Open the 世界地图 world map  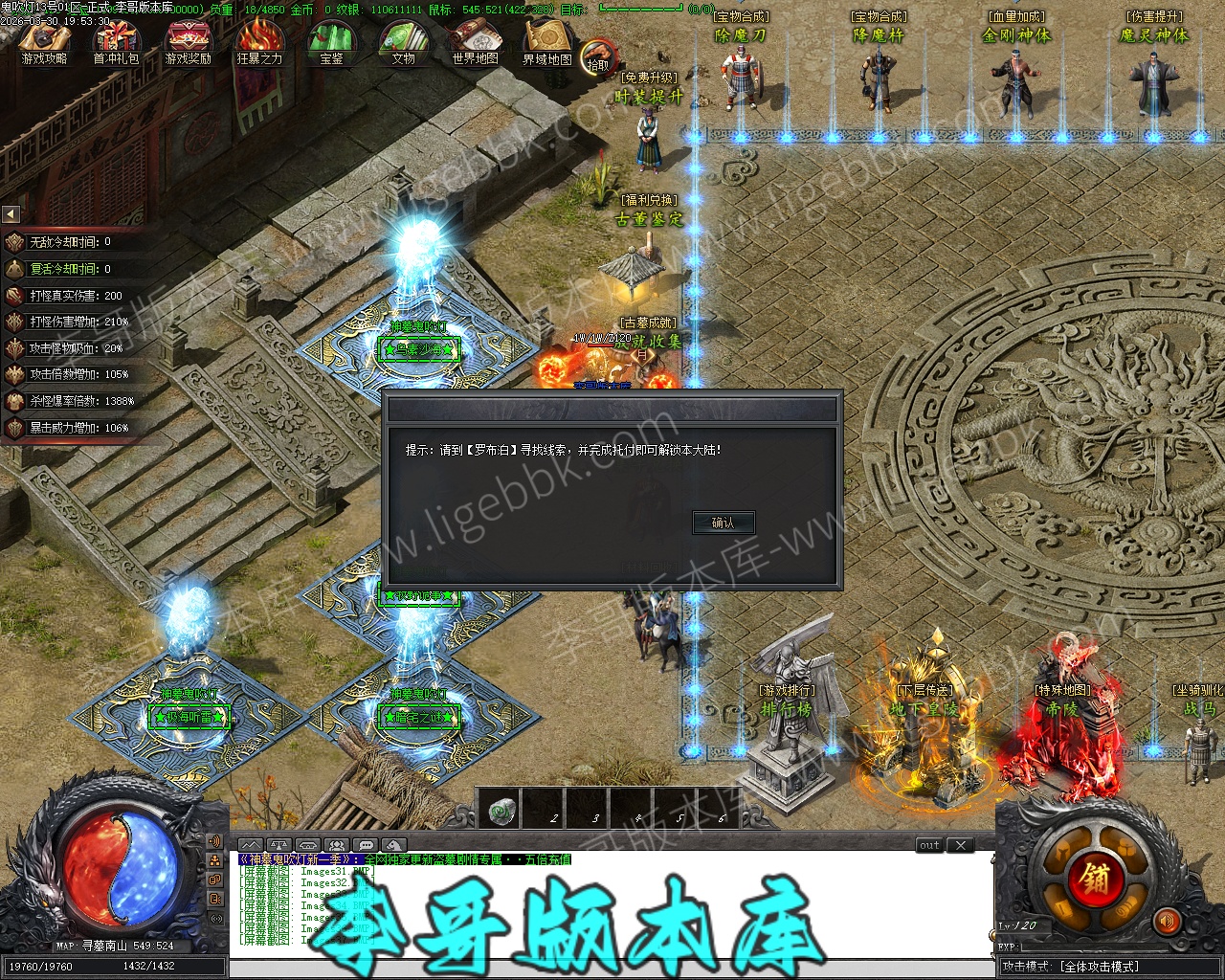(475, 42)
